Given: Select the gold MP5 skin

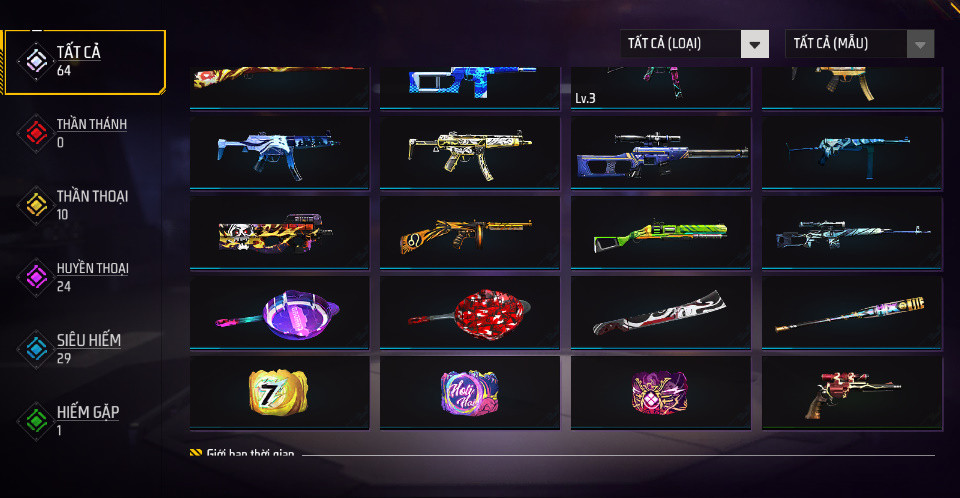Looking at the screenshot, I should pyautogui.click(x=469, y=152).
